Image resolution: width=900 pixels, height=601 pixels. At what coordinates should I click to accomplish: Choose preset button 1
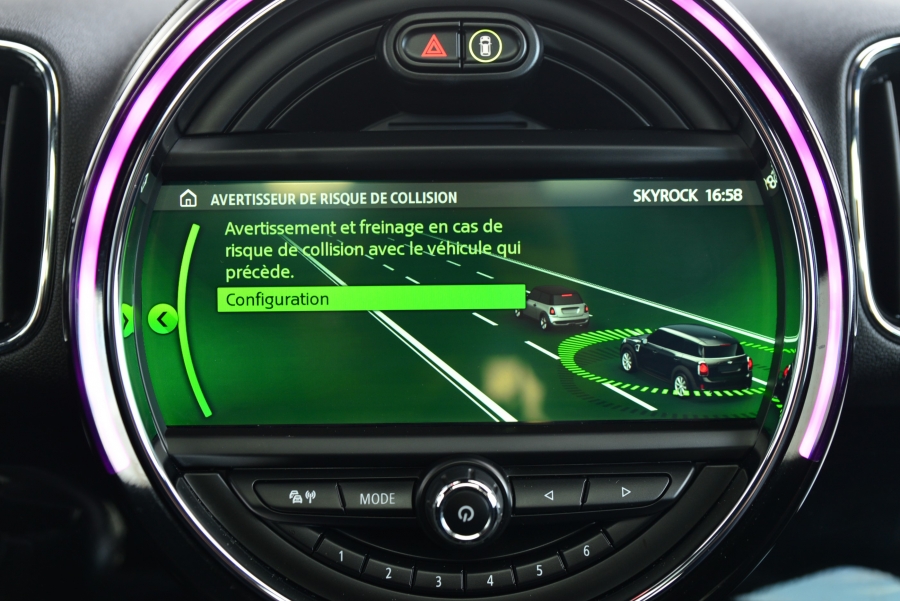pyautogui.click(x=341, y=555)
